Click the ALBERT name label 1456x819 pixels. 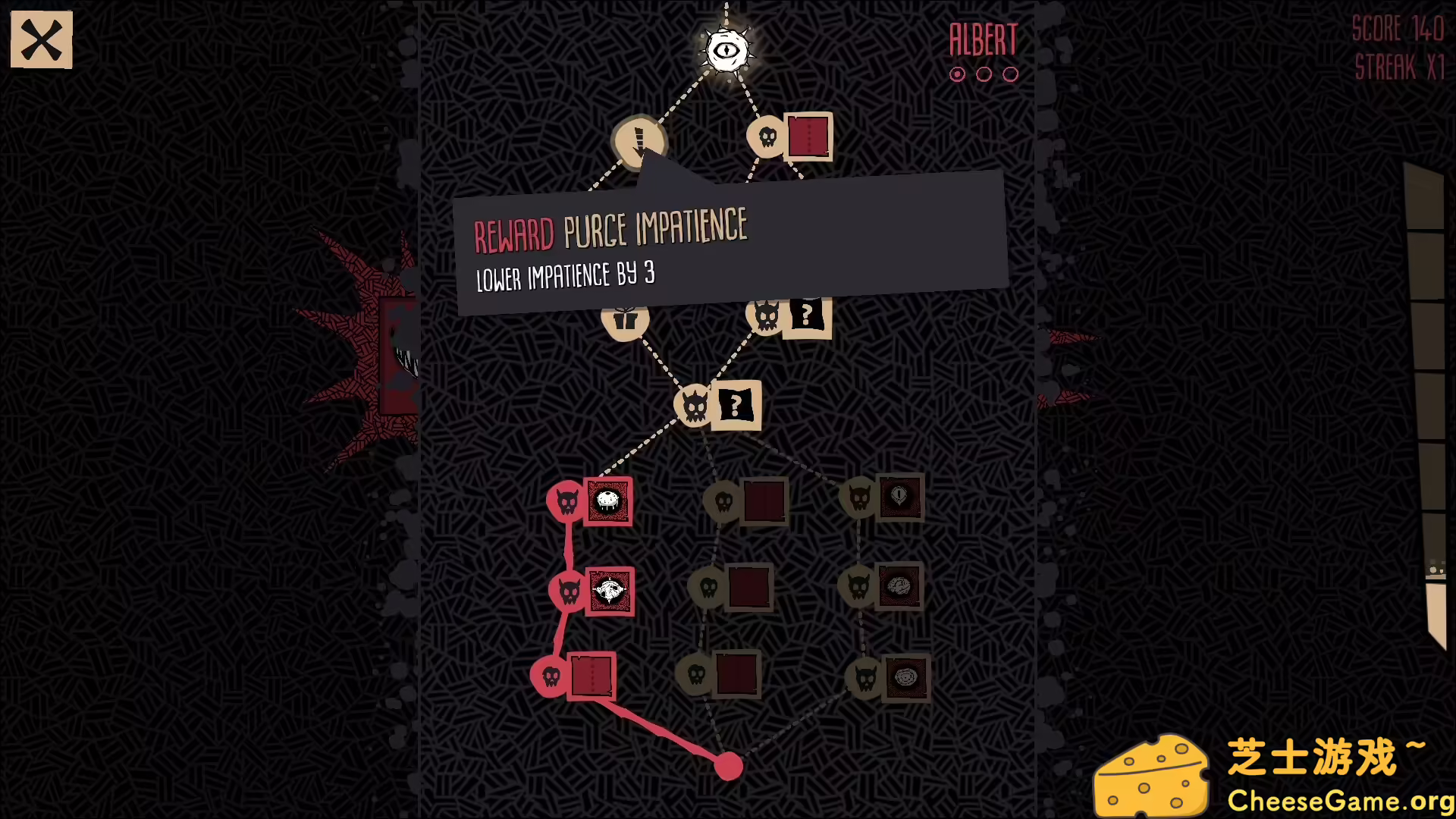(982, 39)
